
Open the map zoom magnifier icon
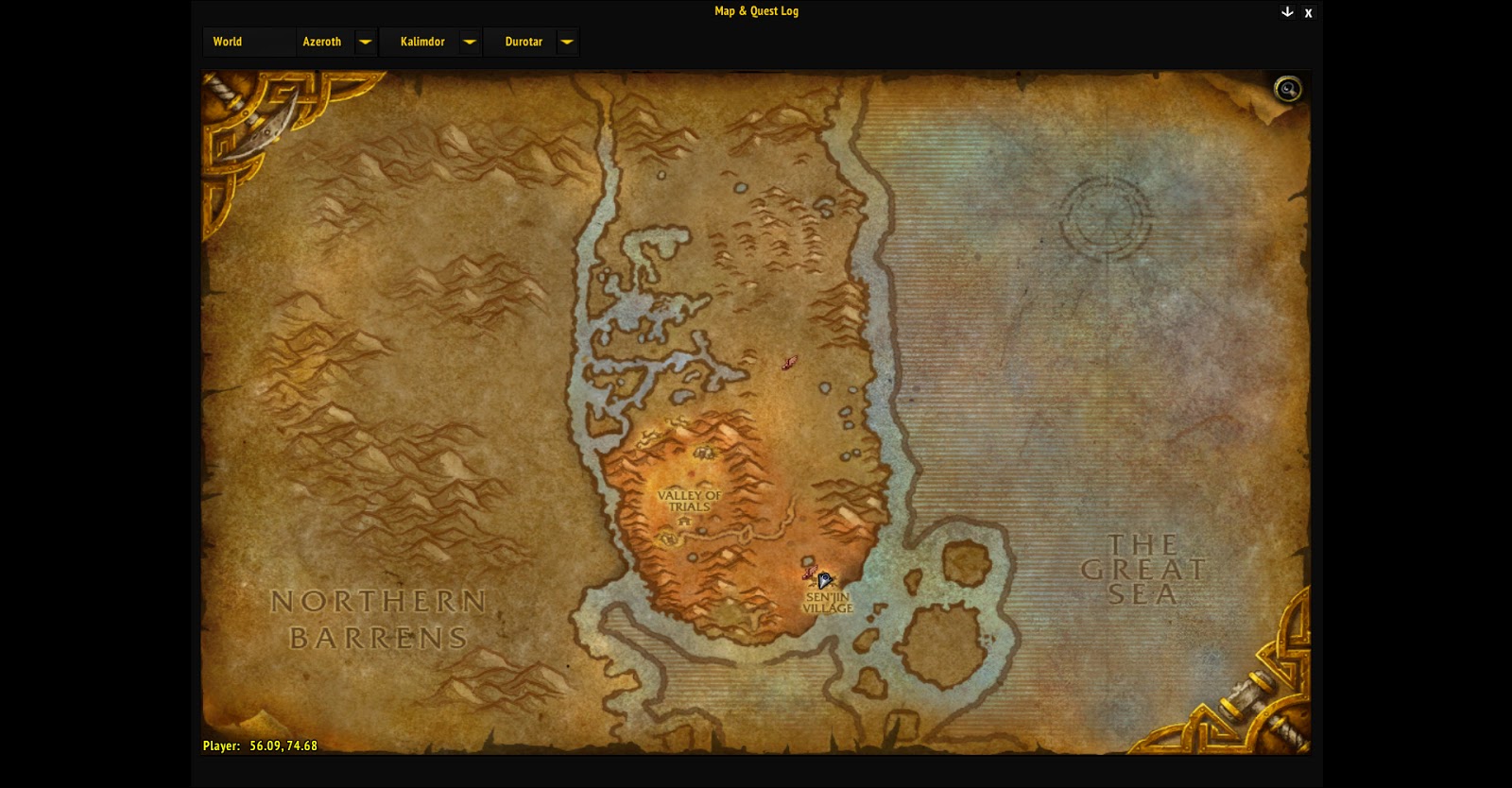pyautogui.click(x=1287, y=87)
